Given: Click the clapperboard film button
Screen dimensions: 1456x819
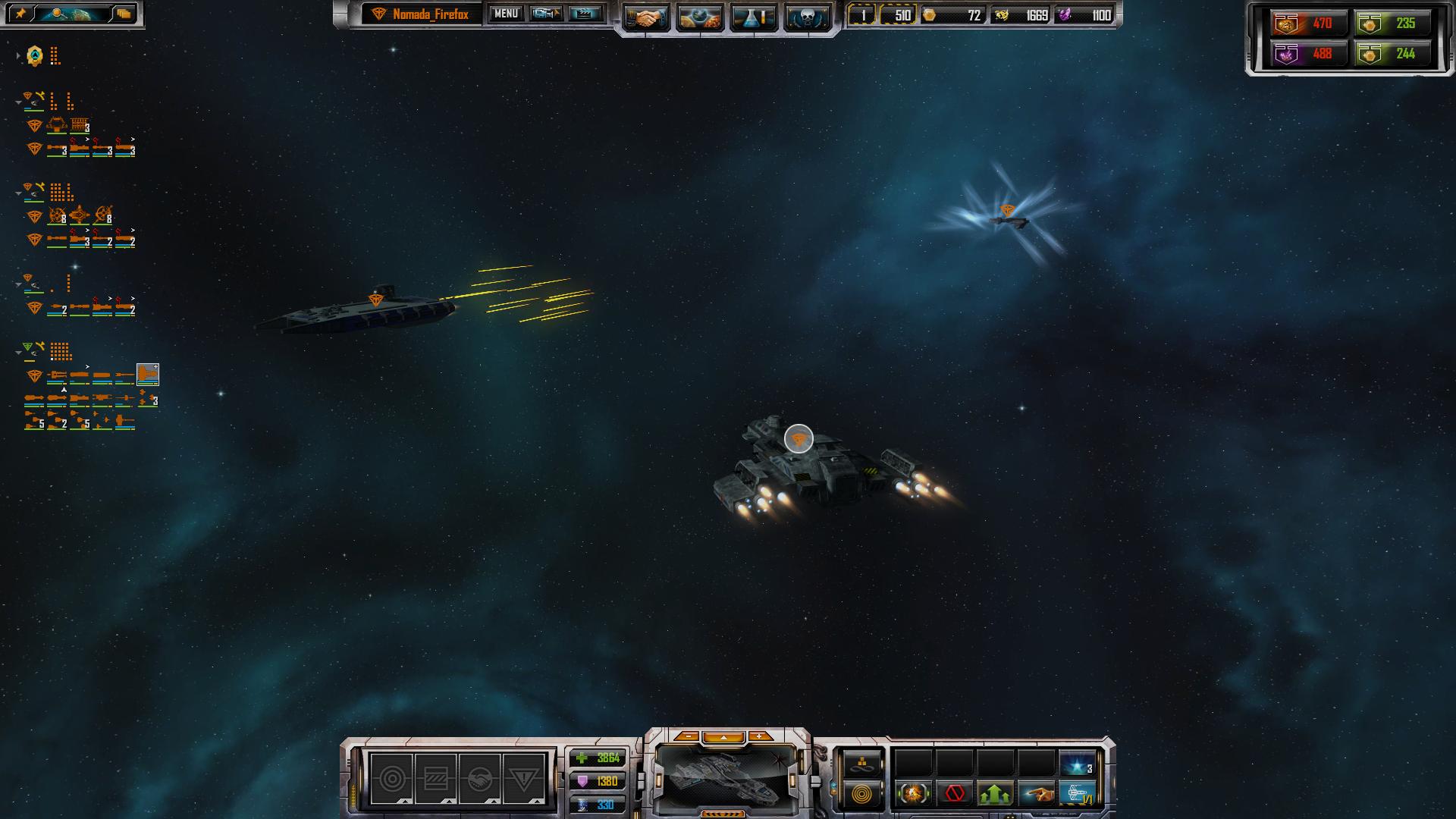Looking at the screenshot, I should click(585, 14).
